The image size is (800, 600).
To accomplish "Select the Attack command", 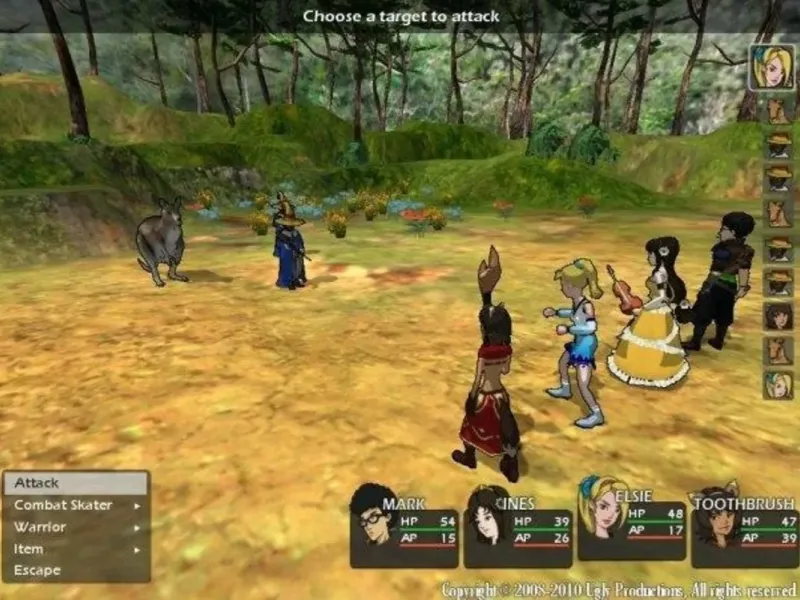I will (76, 483).
